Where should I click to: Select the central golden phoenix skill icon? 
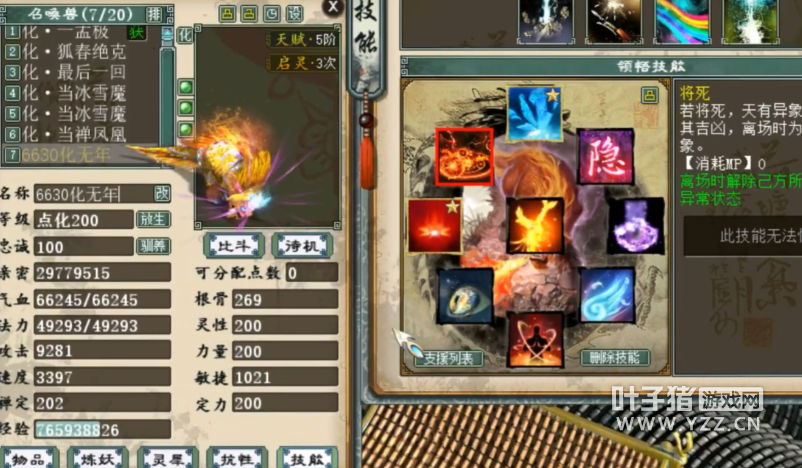coord(535,226)
